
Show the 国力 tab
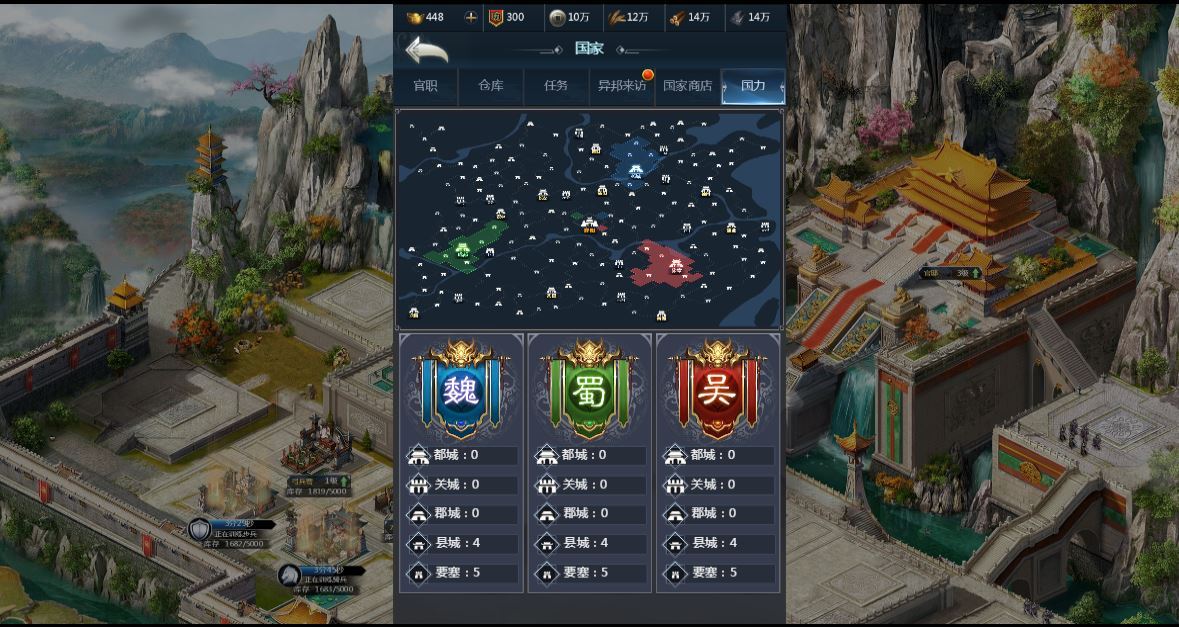click(753, 86)
